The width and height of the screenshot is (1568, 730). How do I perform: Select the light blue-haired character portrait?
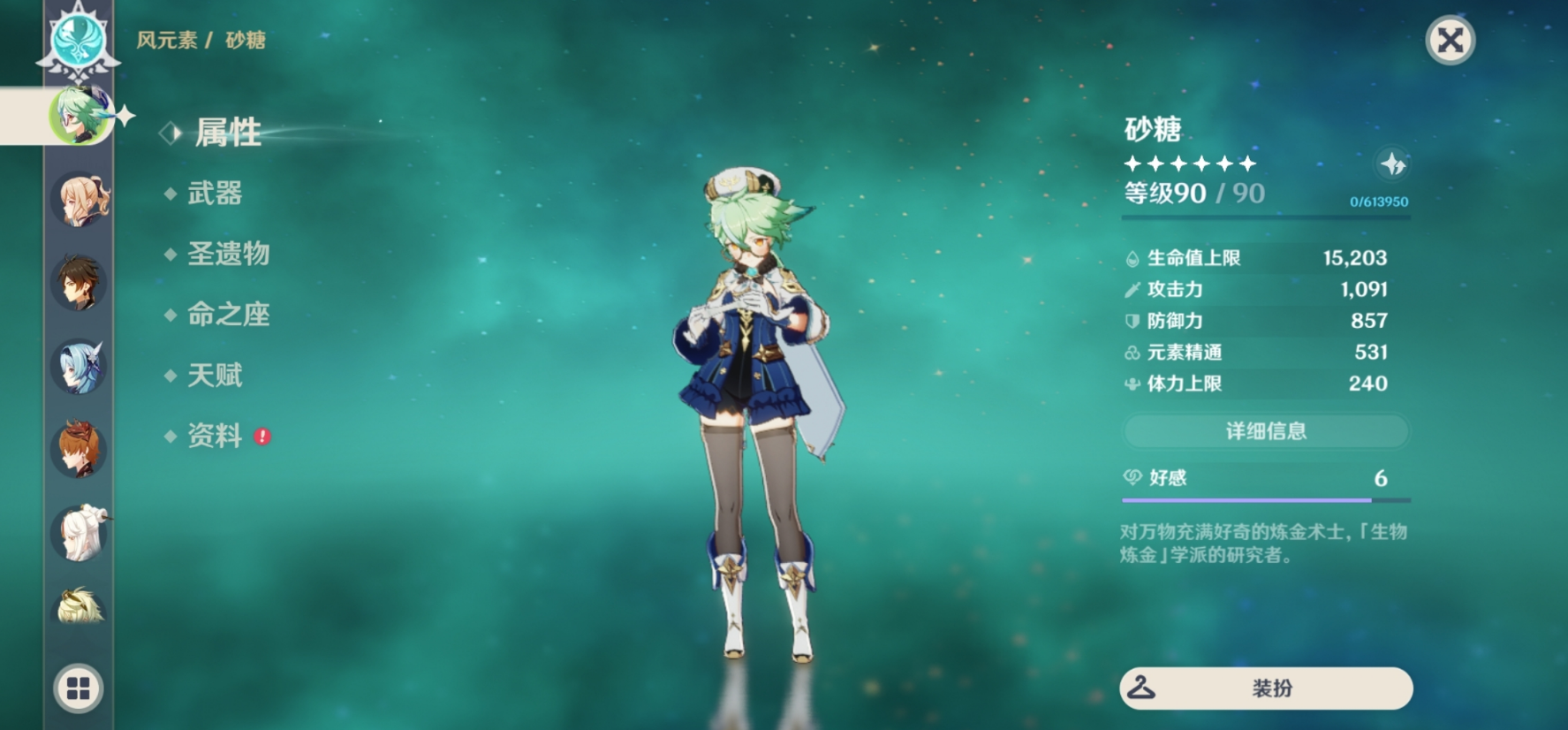[79, 366]
